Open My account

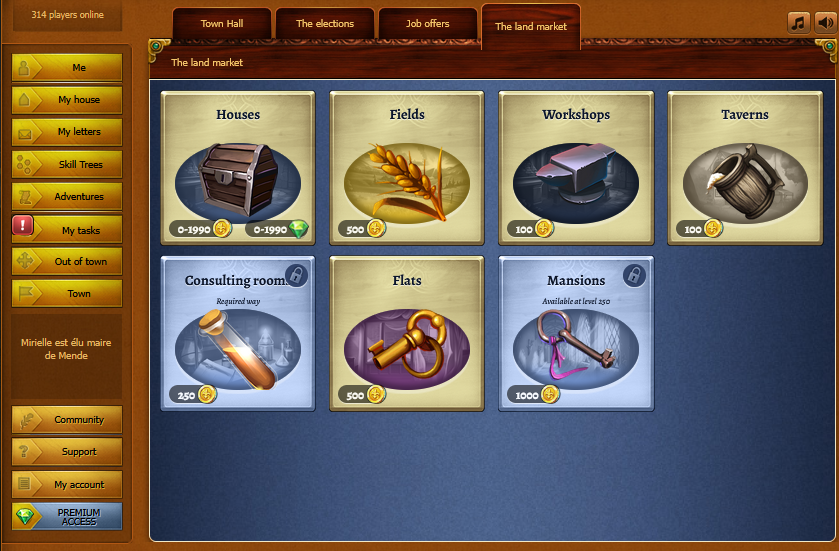tap(67, 484)
